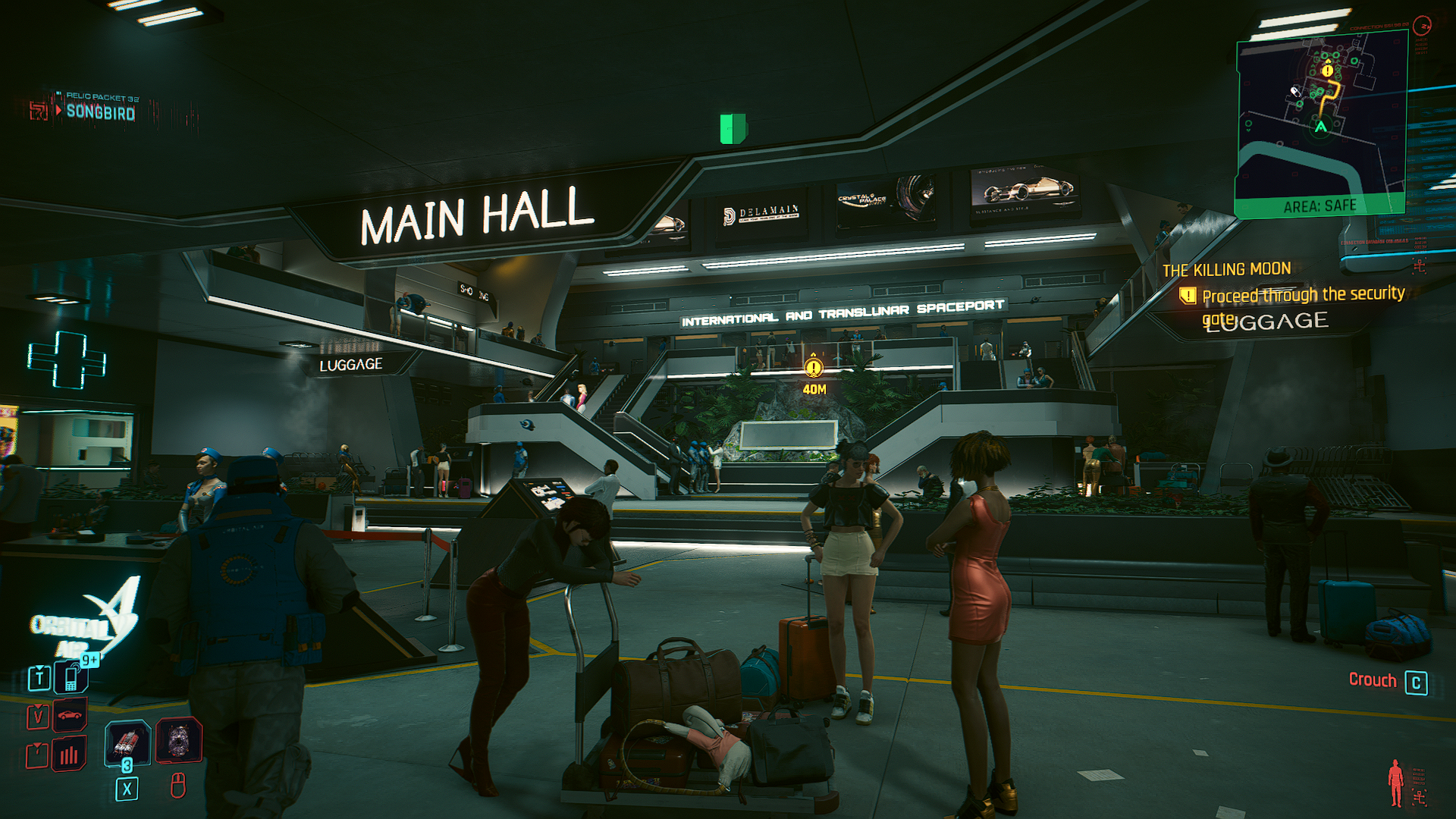
Task: Select the red car vehicle icon
Action: click(x=70, y=715)
